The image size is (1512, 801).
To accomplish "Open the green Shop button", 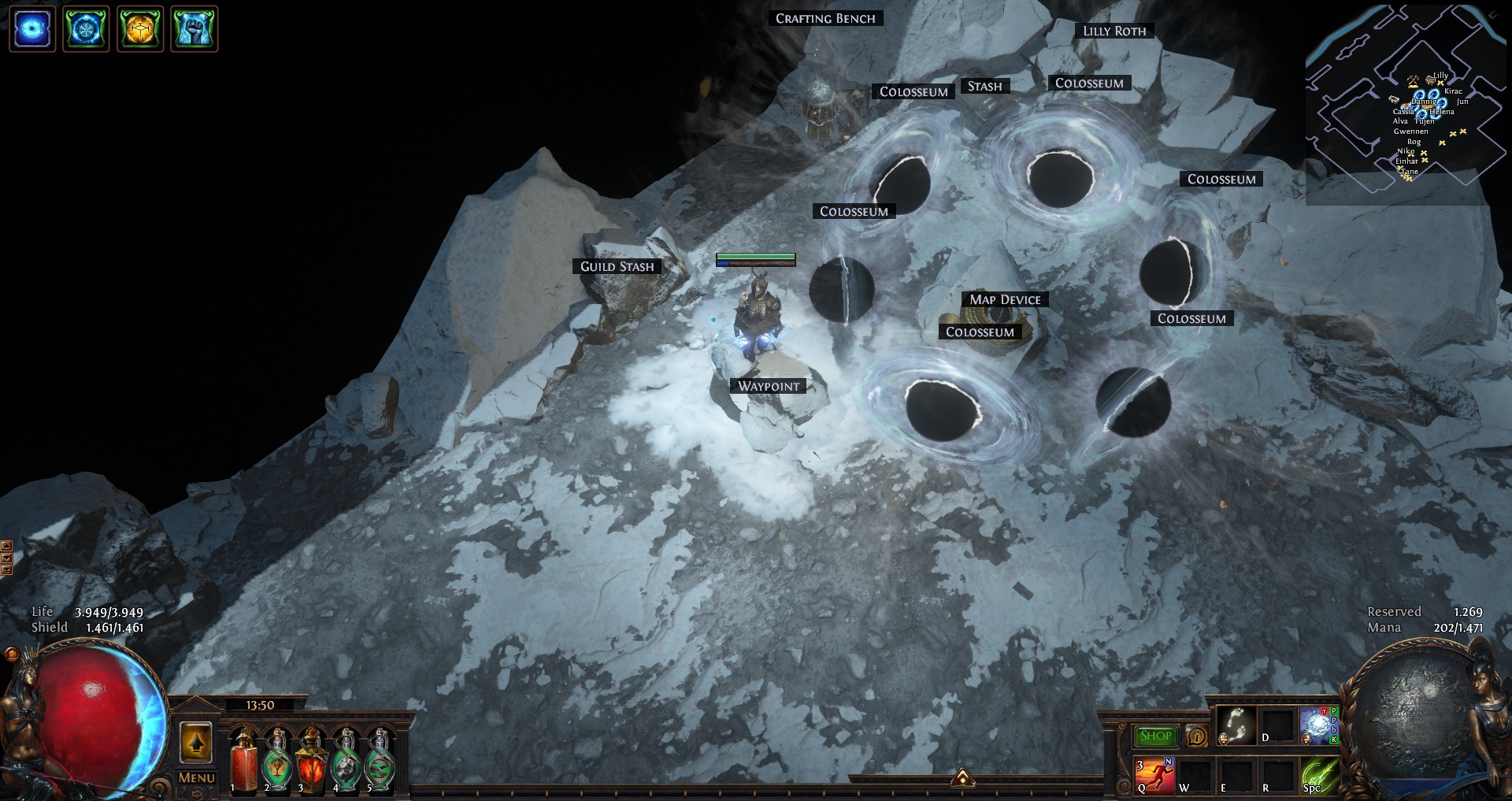I will click(x=1155, y=736).
